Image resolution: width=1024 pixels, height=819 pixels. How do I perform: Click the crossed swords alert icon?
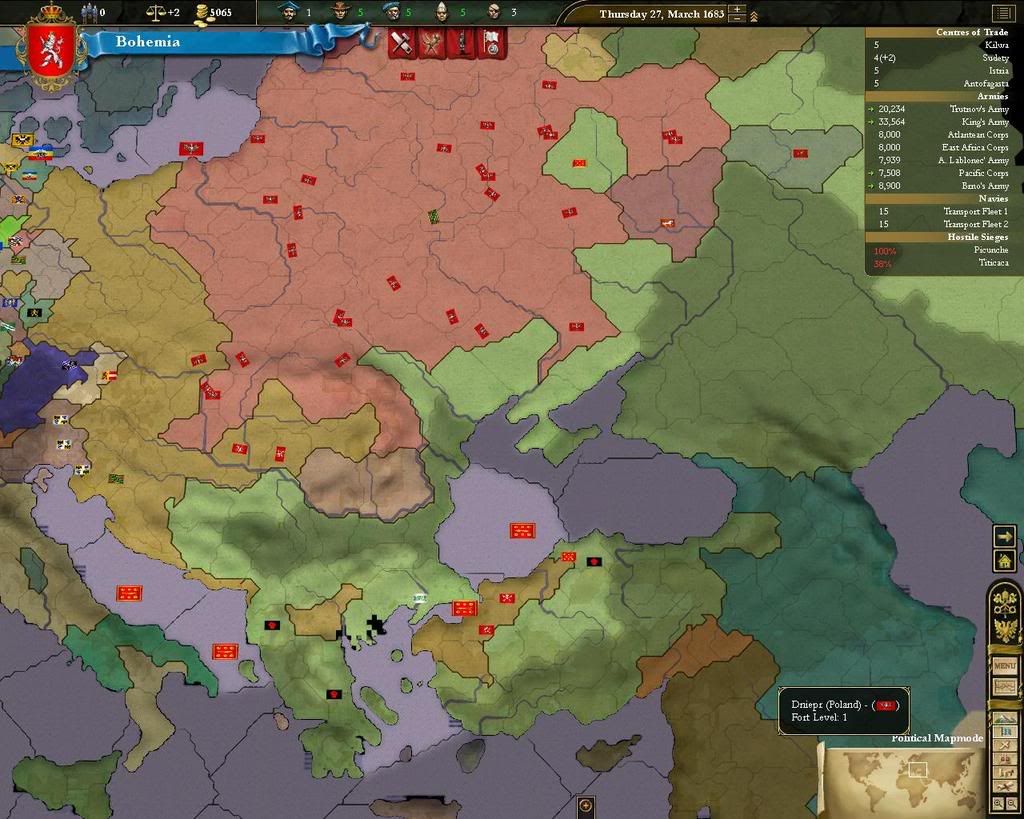(402, 43)
